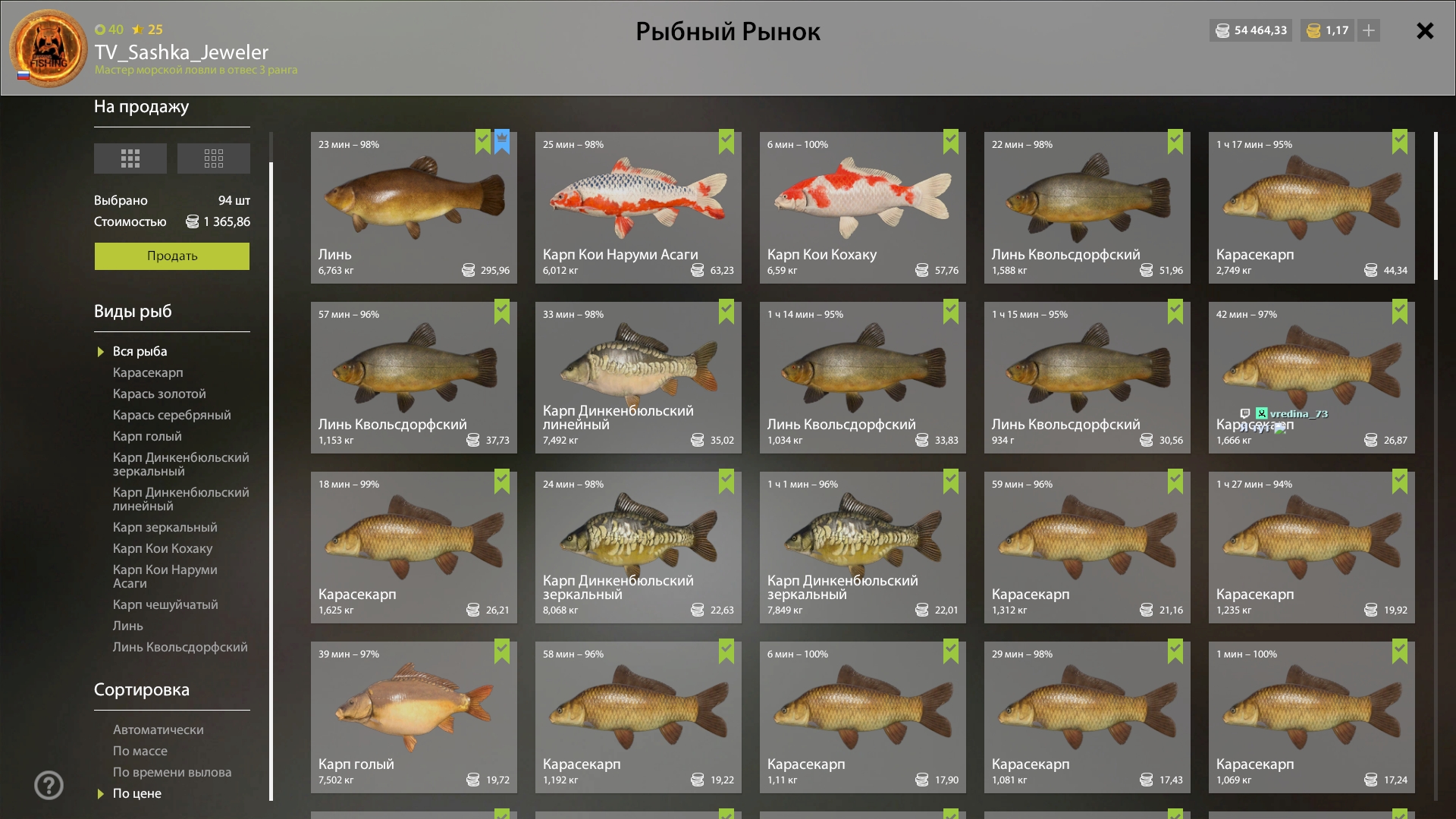Filter the list by Карп Кои Кохаку
This screenshot has width=1456, height=819.
pos(162,548)
